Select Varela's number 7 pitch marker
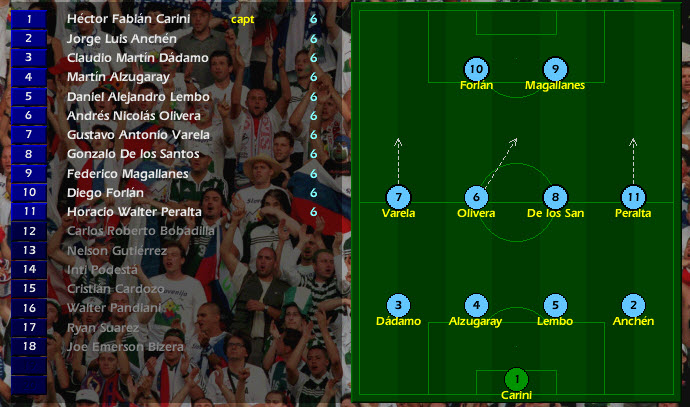 (x=399, y=197)
